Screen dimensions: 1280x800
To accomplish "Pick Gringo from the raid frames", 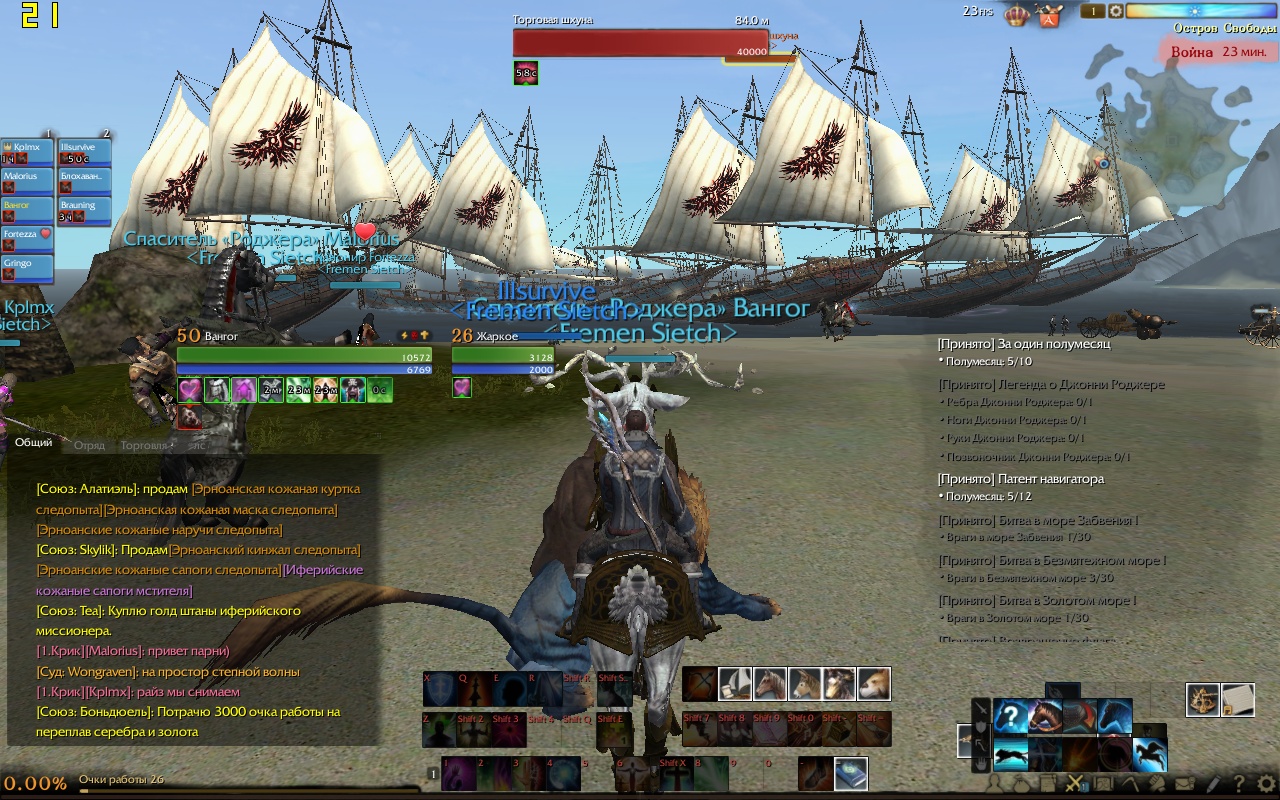I will (x=28, y=268).
